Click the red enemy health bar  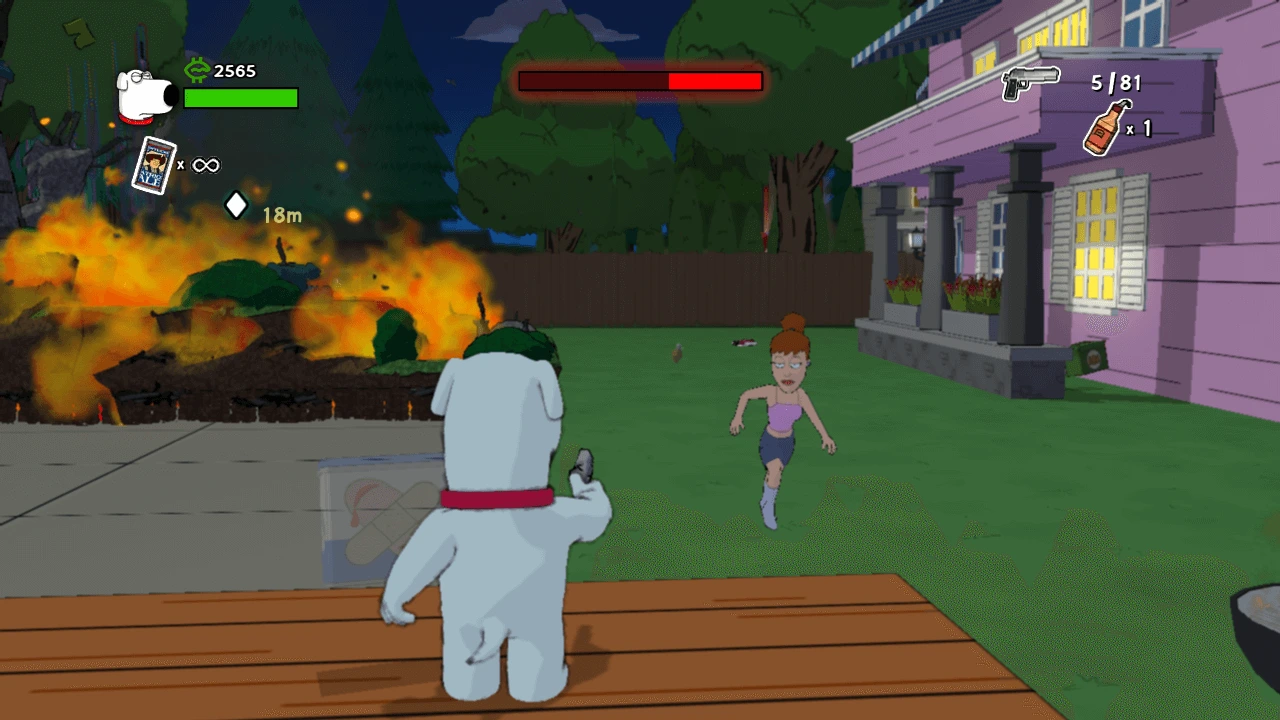click(x=640, y=83)
